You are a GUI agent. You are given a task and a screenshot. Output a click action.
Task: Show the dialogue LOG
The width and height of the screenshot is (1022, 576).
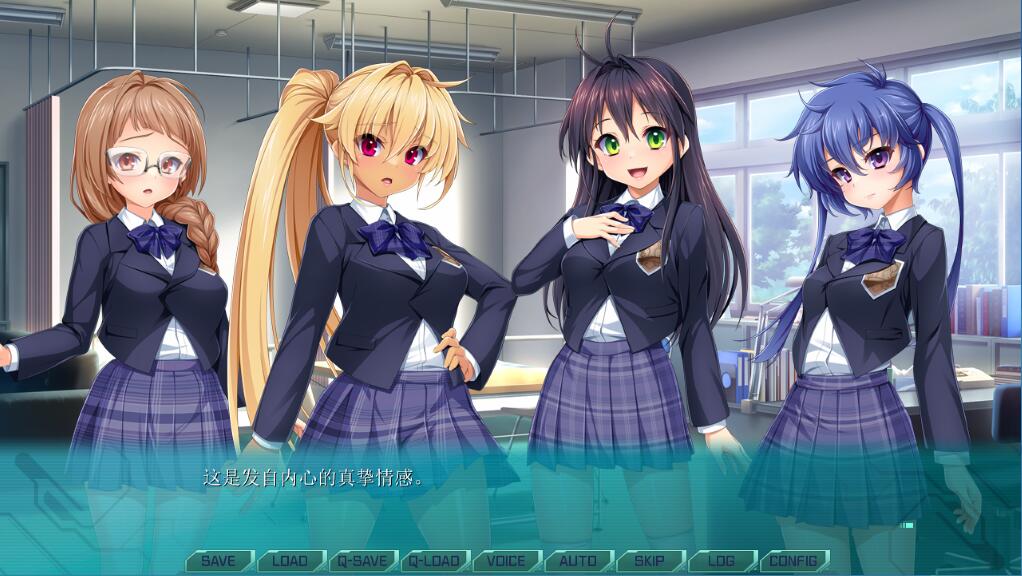tap(721, 561)
